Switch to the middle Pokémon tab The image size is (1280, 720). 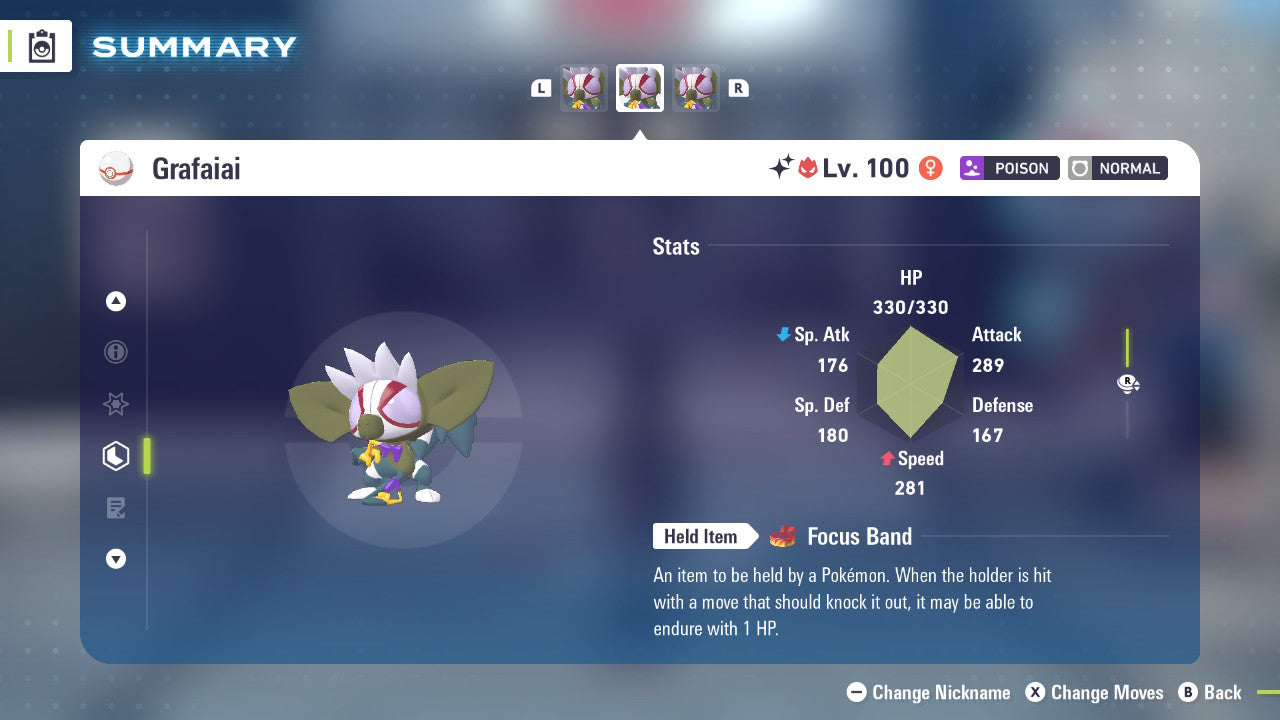(640, 87)
